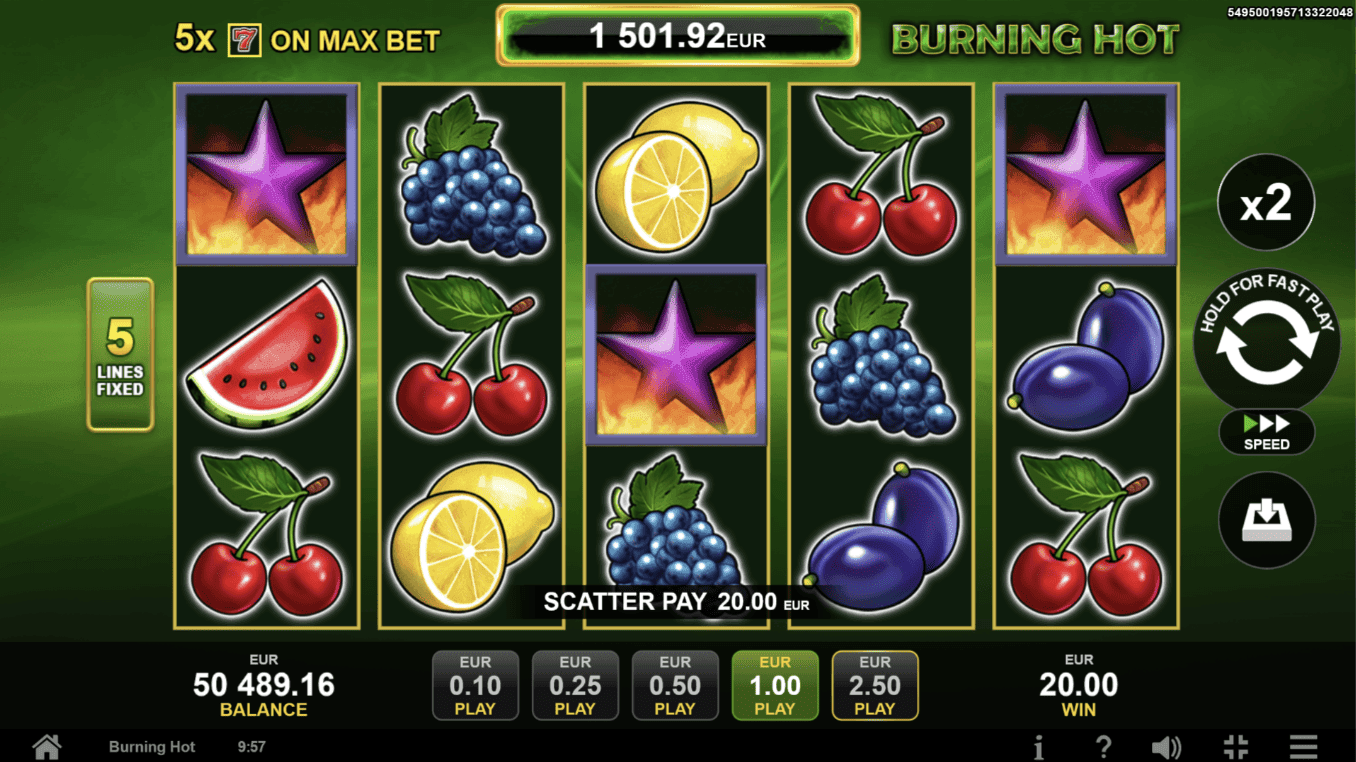The width and height of the screenshot is (1356, 762).
Task: Click the jackpot amount banner
Action: pos(677,37)
